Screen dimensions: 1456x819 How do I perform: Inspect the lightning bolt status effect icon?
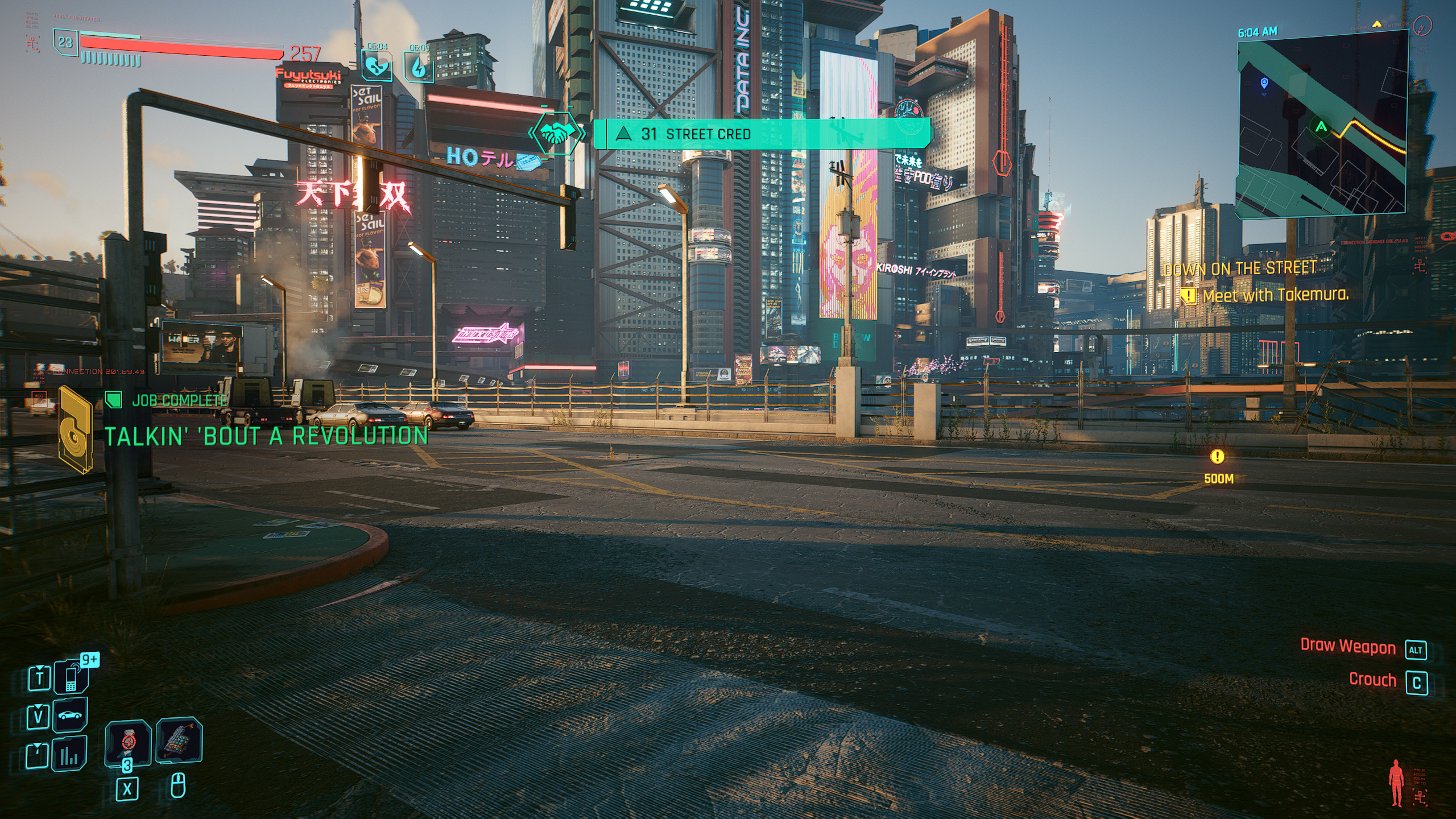[x=419, y=67]
